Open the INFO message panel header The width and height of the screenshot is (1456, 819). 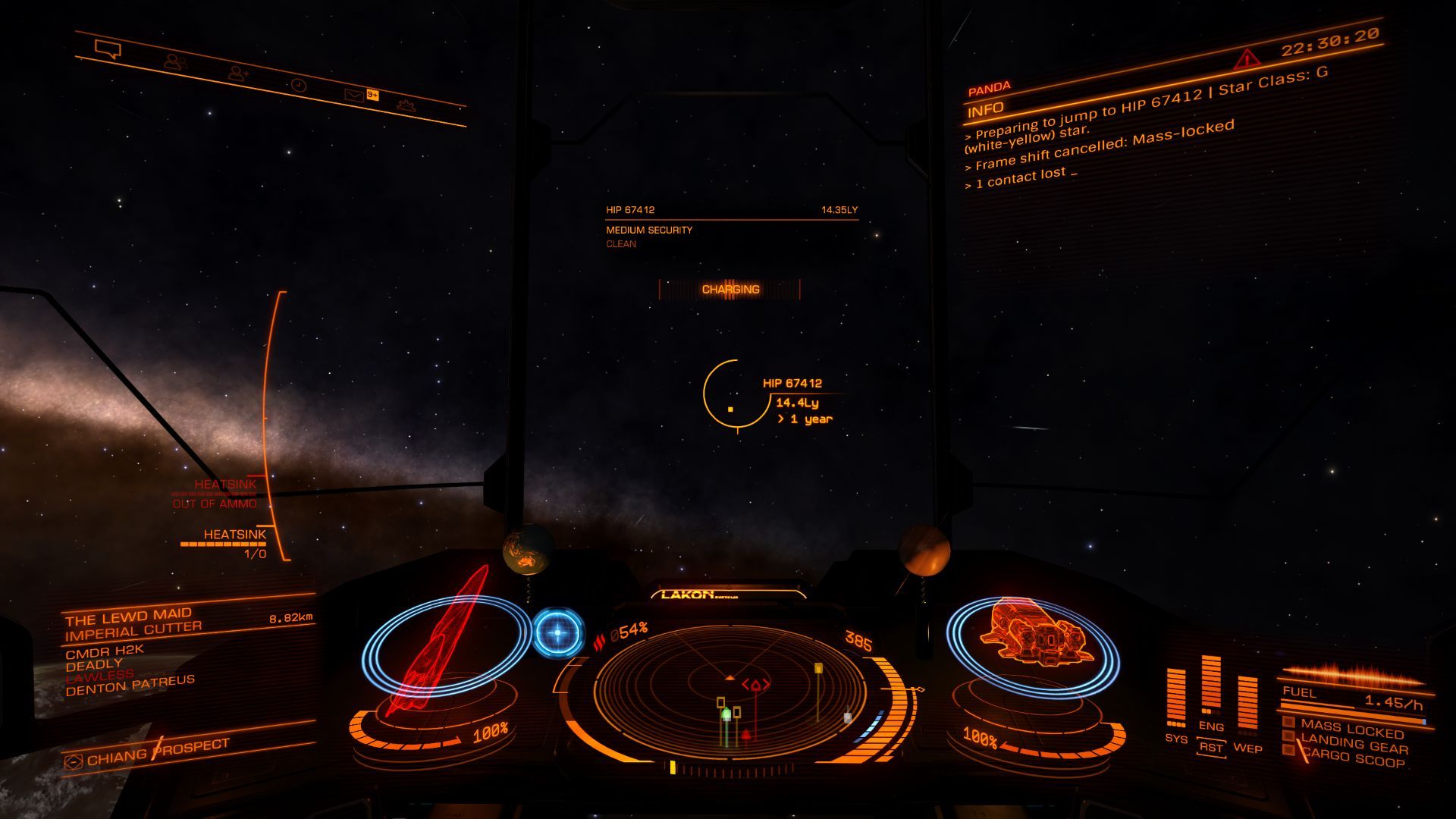[986, 110]
